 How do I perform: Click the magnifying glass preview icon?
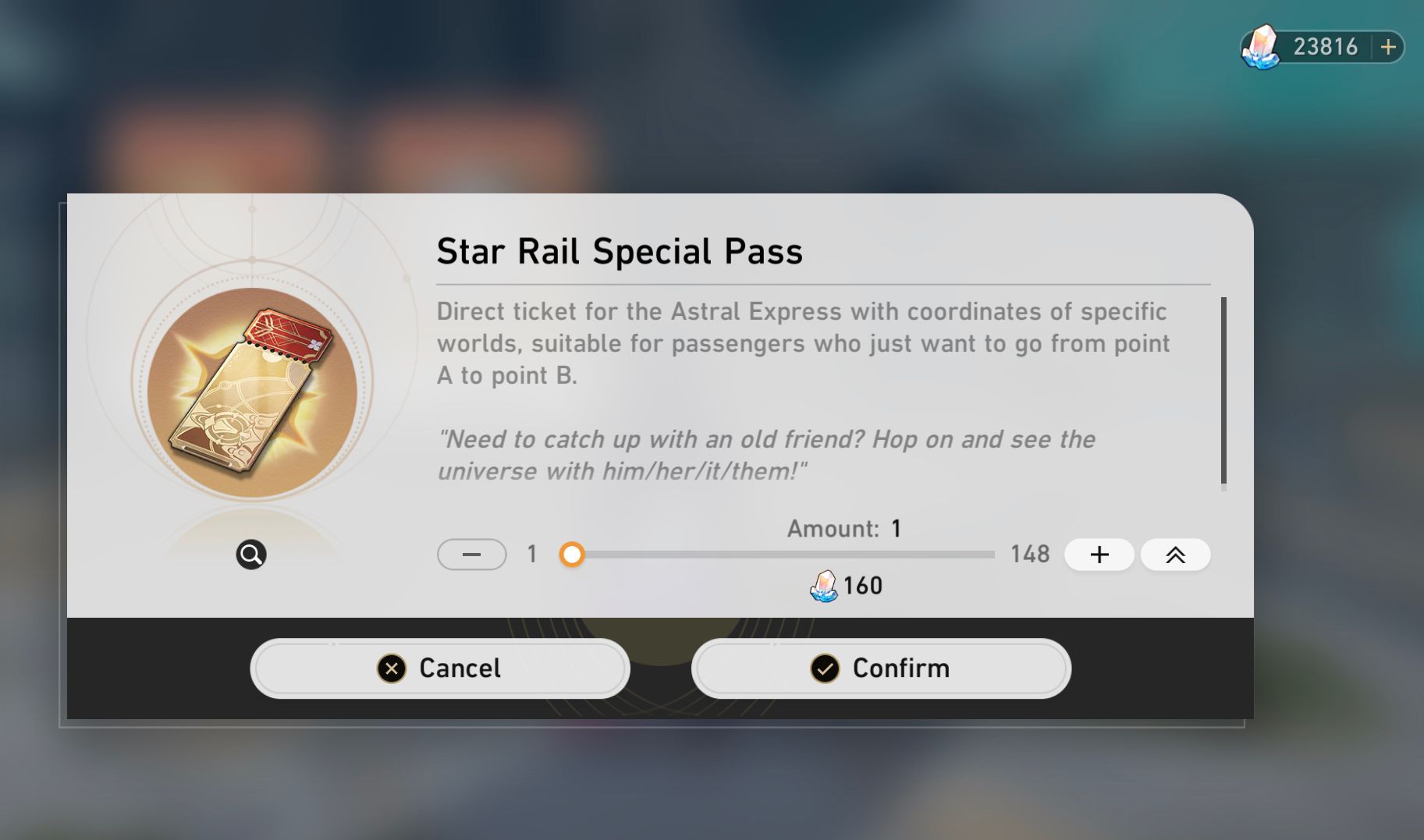[251, 554]
